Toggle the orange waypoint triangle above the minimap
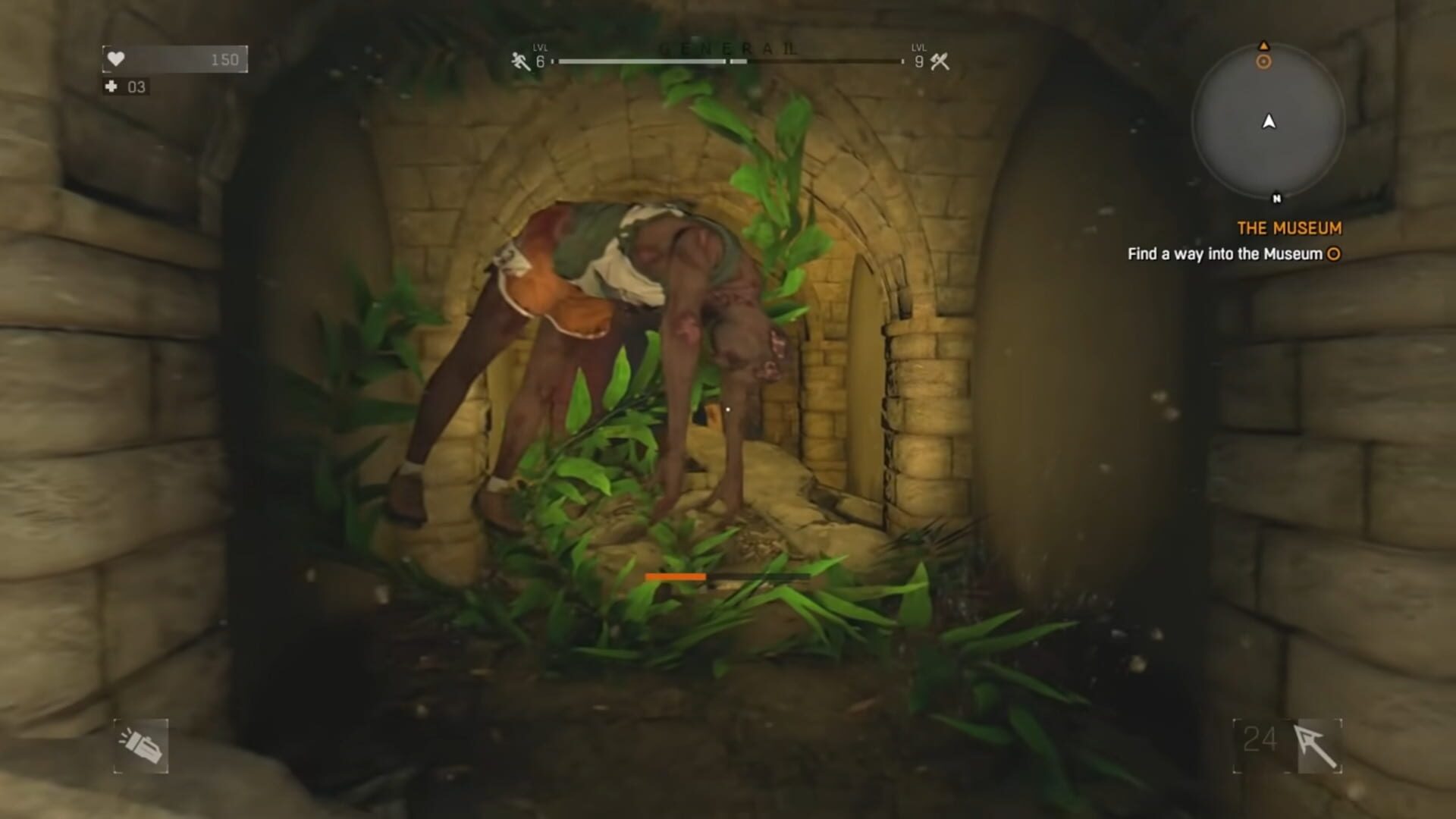Viewport: 1456px width, 819px height. pos(1263,45)
